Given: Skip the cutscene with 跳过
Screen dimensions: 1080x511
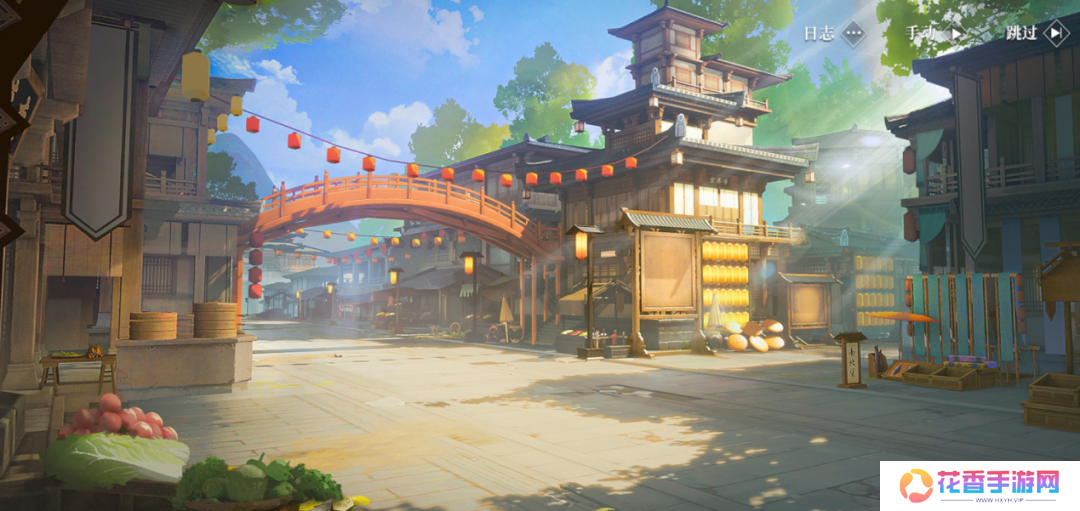Looking at the screenshot, I should click(1037, 33).
